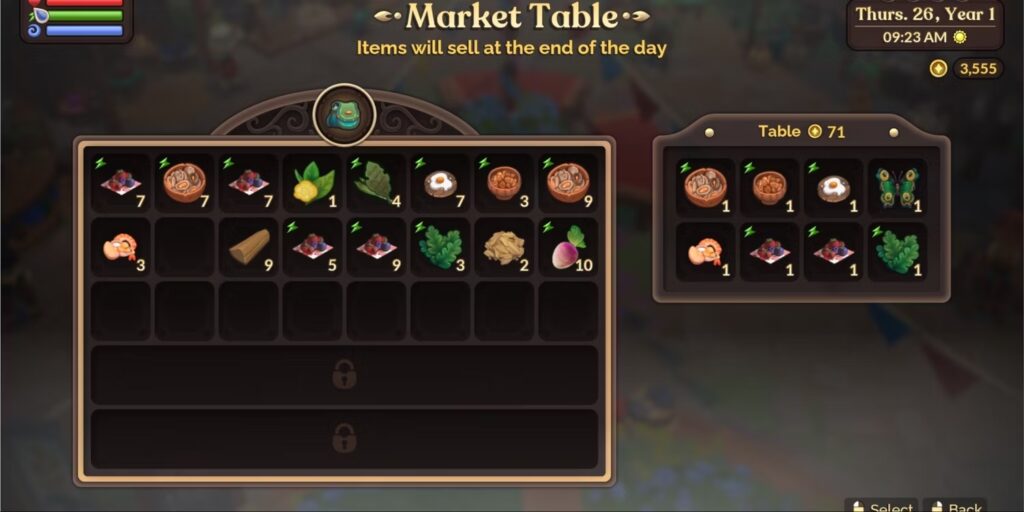Select the fried egg stack of 7
Screen dimensions: 1024x512
coord(440,183)
